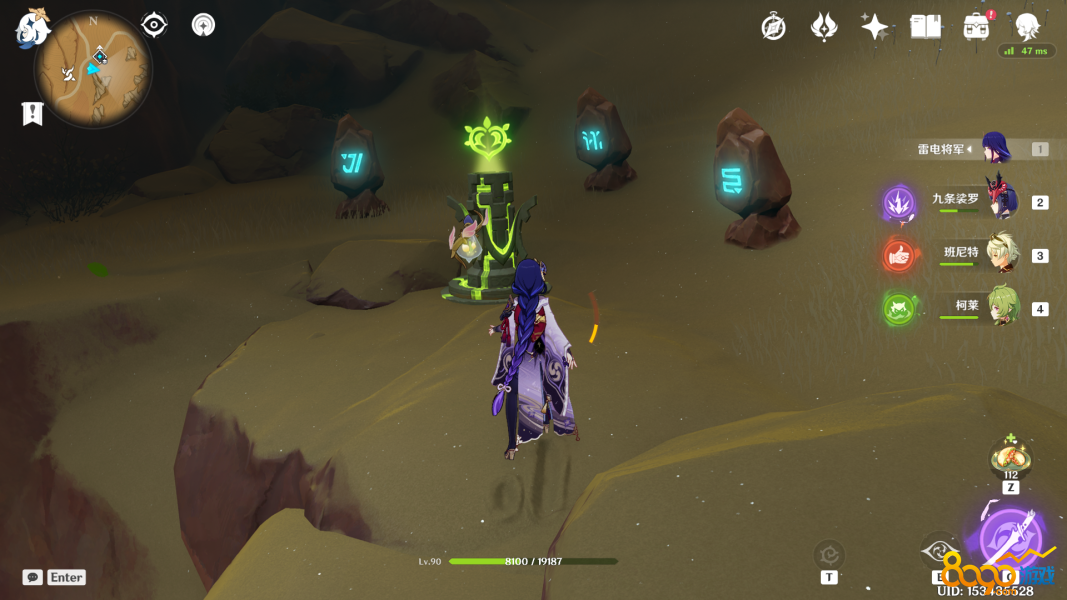This screenshot has width=1067, height=600.
Task: Open the Wish winged icon
Action: (824, 27)
